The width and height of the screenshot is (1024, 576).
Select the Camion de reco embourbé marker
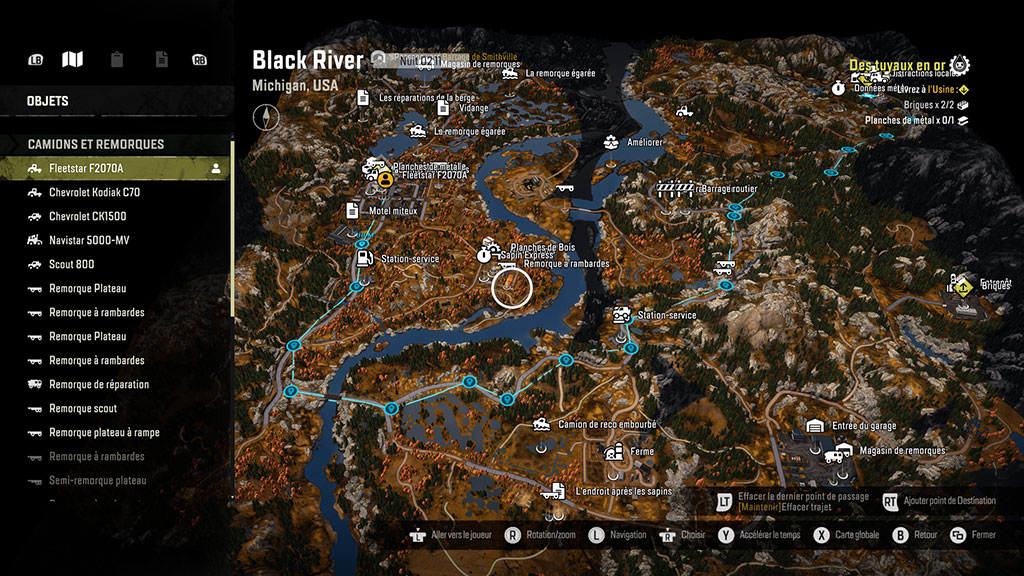[x=542, y=425]
